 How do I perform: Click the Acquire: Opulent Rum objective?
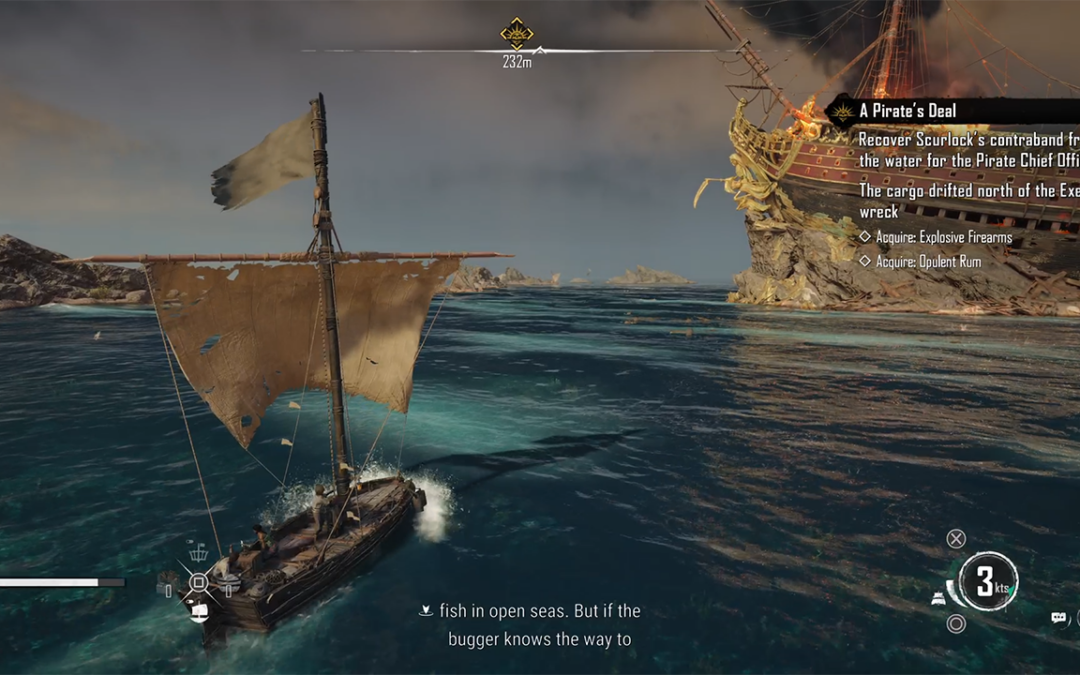[927, 262]
